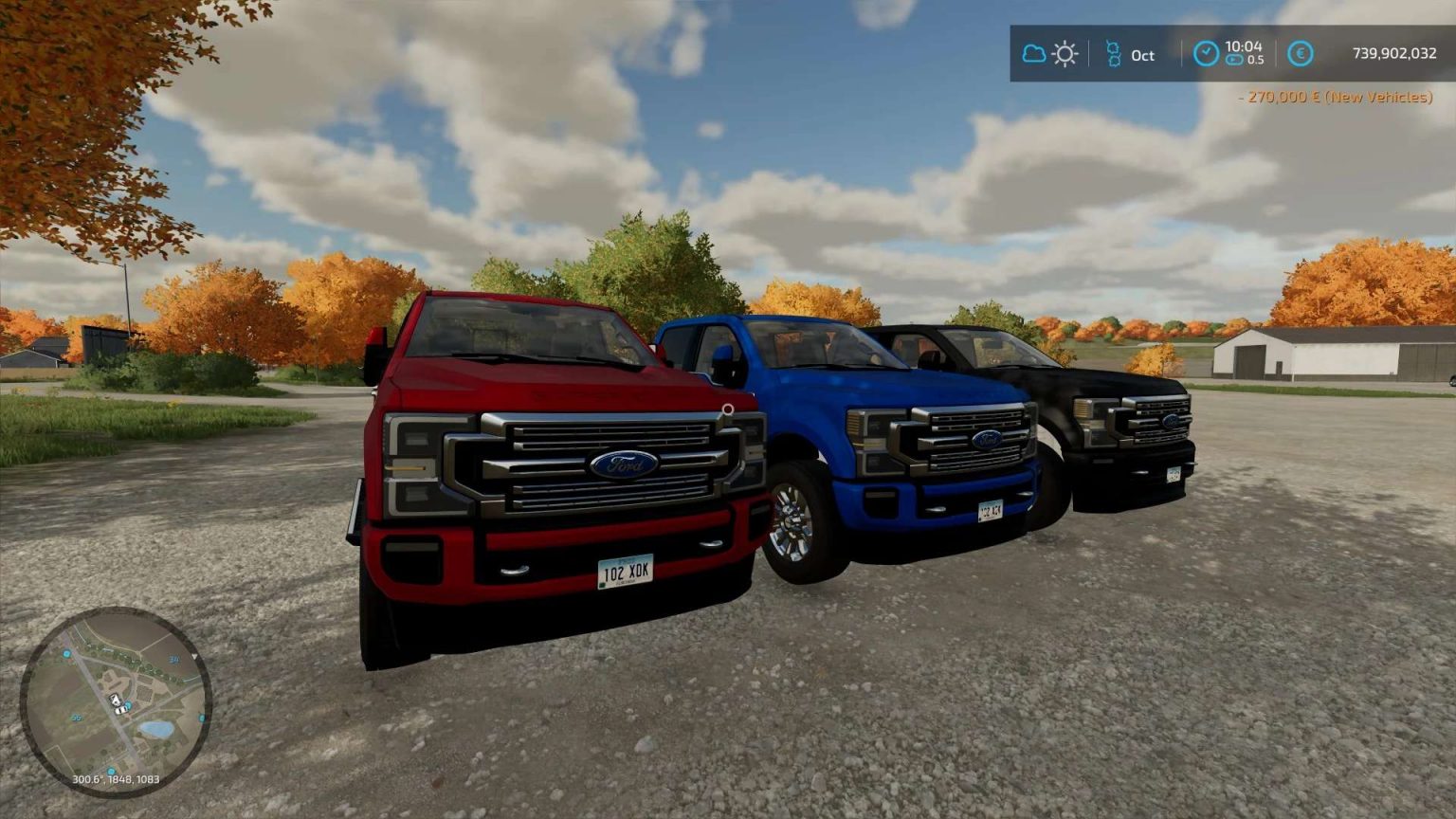Open field 34 on the minimap

pos(174,659)
